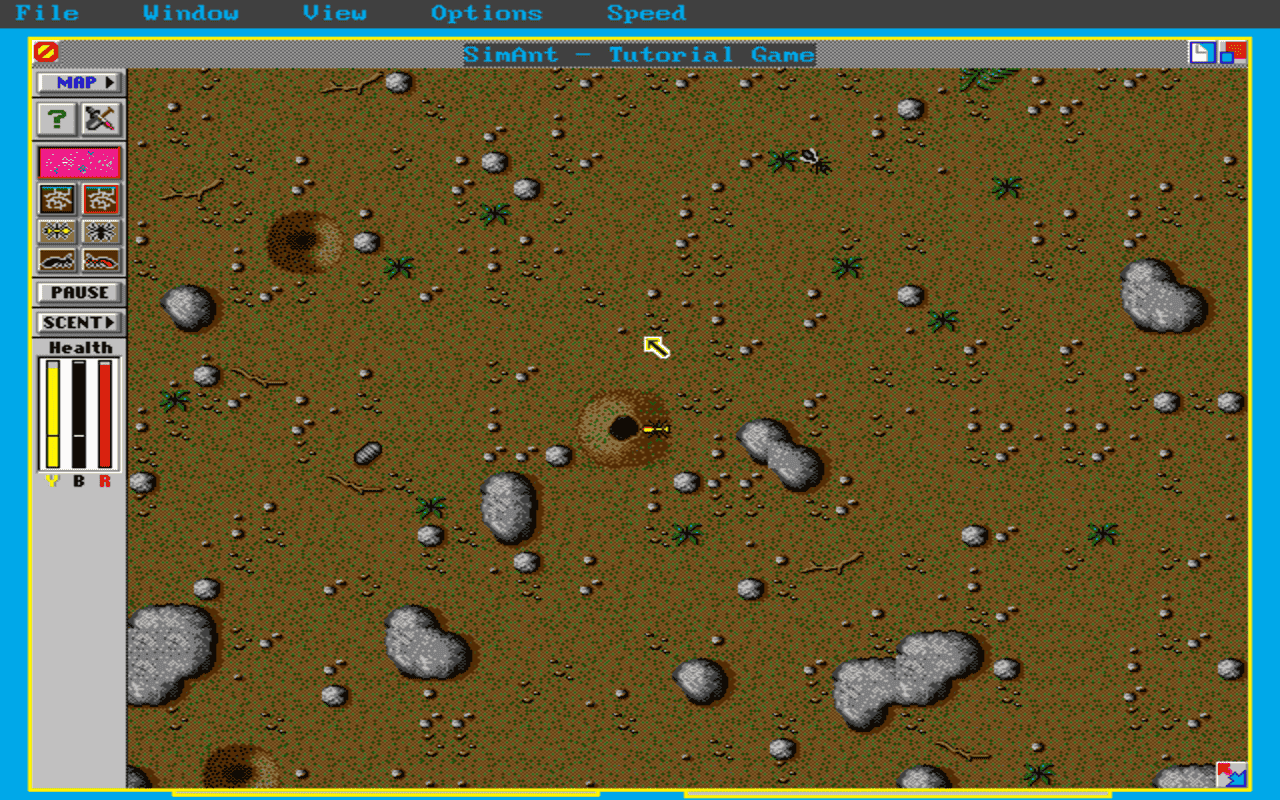Click the caterpillar icon in the sidebar

(x=57, y=260)
